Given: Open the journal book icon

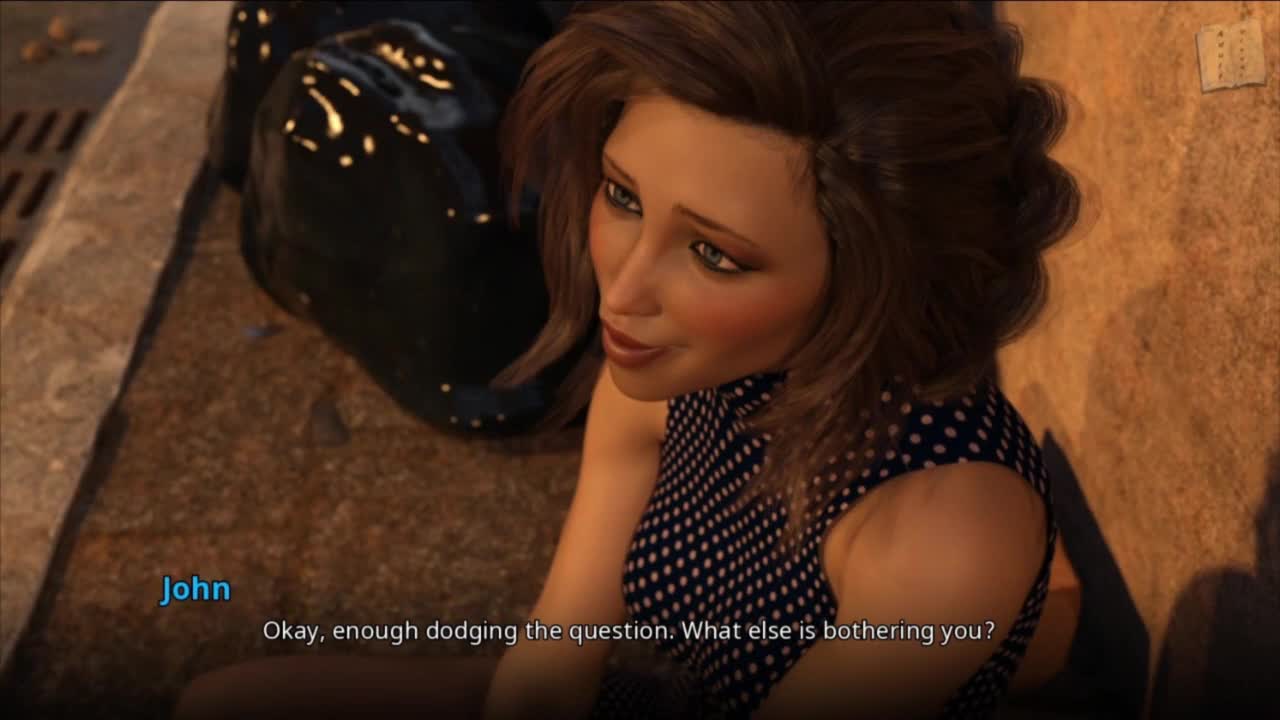Looking at the screenshot, I should pyautogui.click(x=1231, y=55).
